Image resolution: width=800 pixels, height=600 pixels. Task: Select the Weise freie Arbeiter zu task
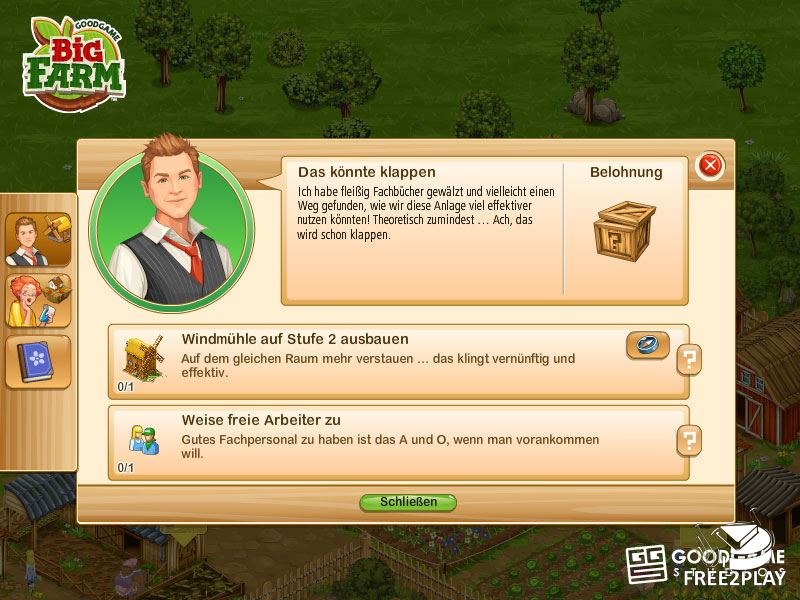tap(398, 440)
